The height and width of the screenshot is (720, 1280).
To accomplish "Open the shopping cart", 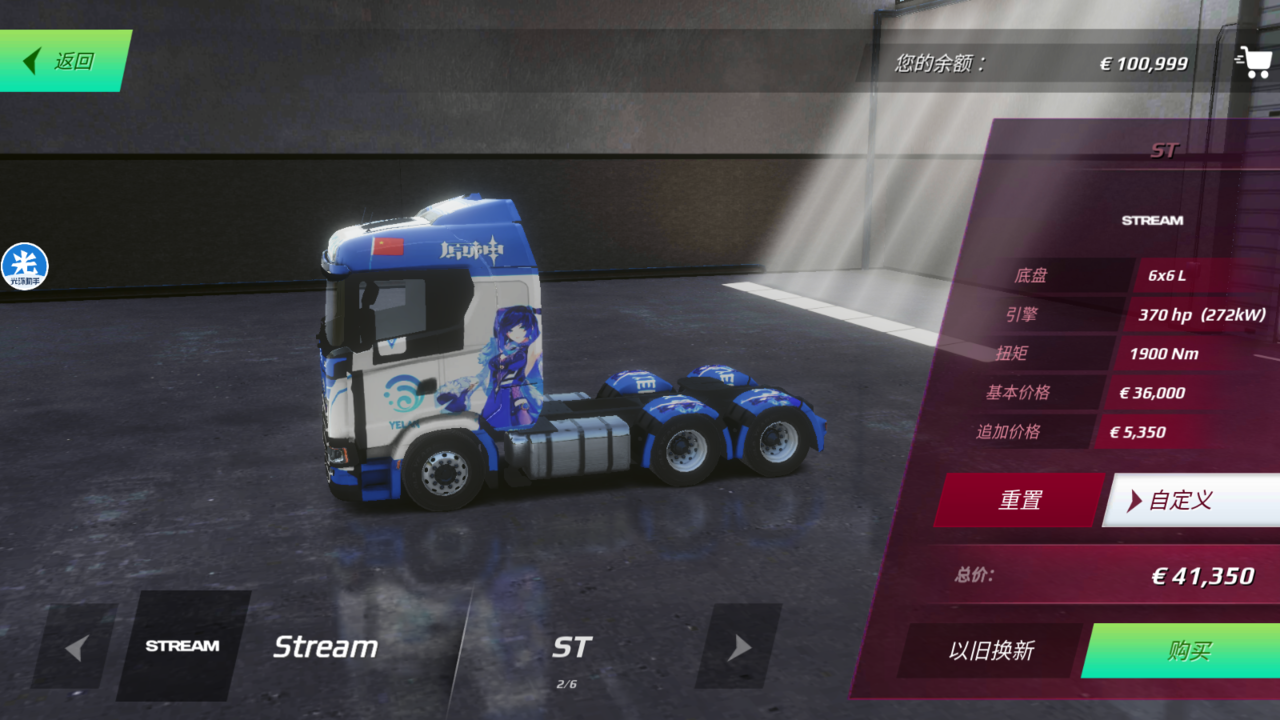I will [1253, 62].
